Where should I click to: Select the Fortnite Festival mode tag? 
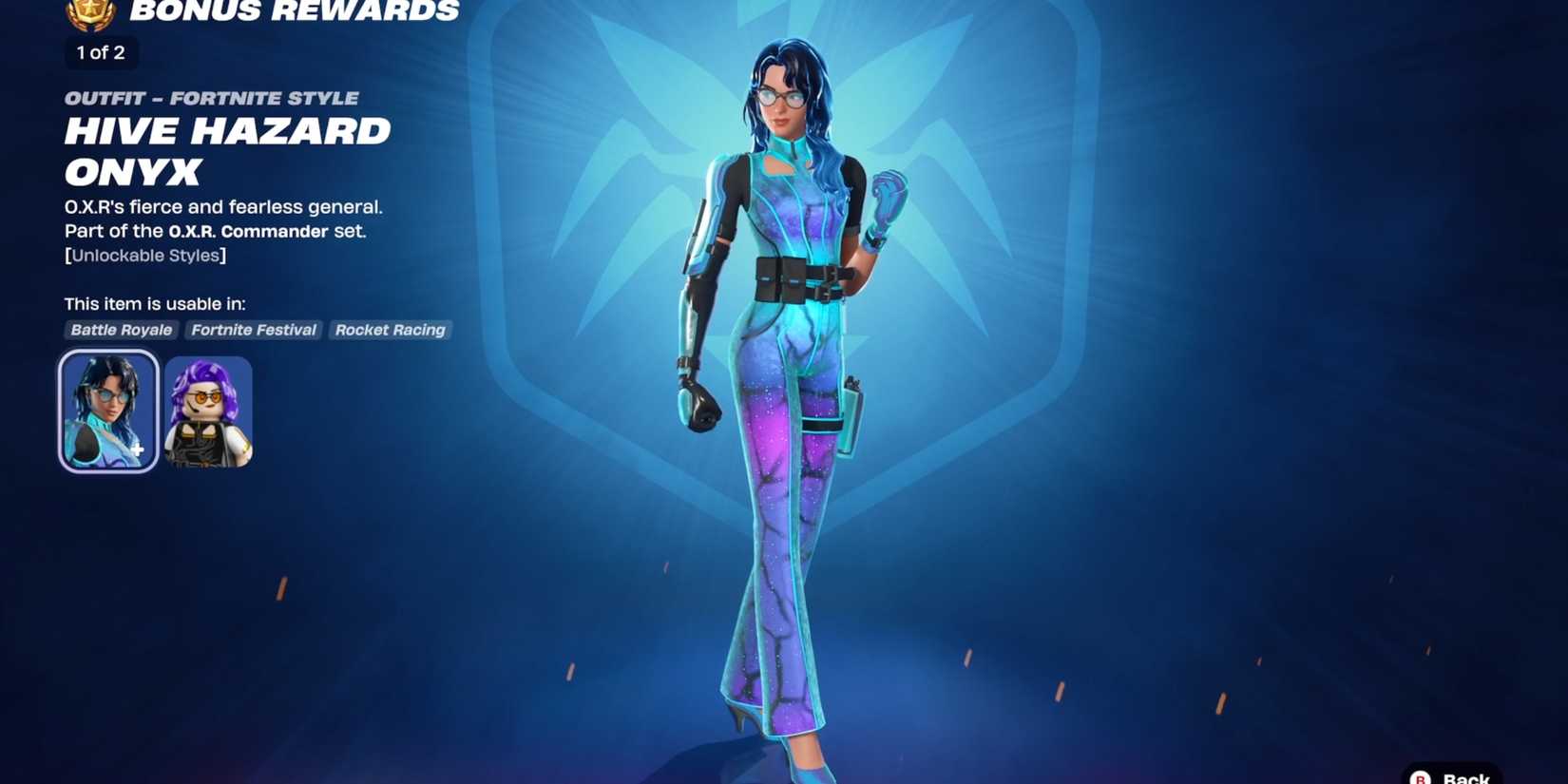[253, 330]
